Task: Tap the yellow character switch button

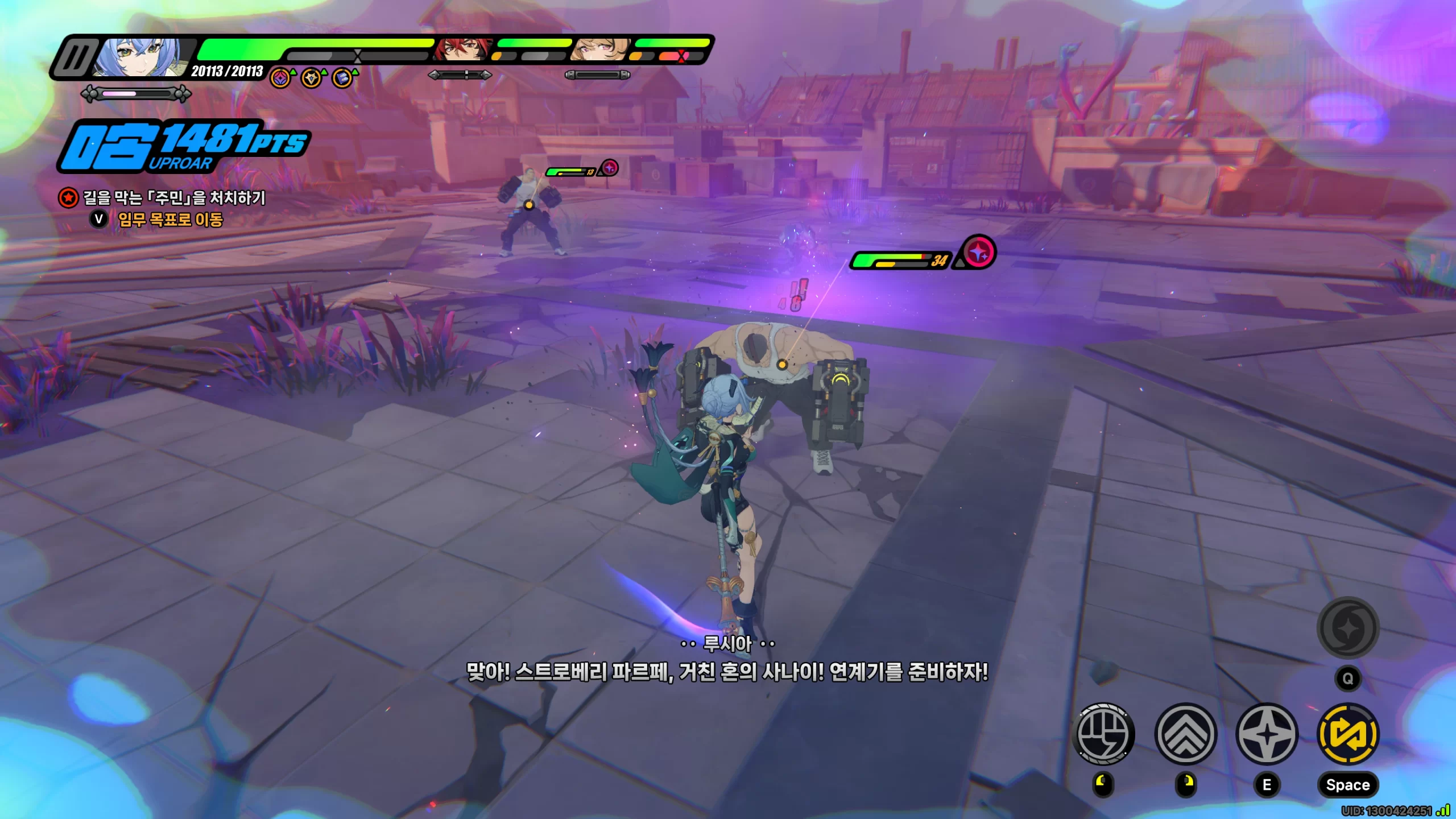Action: pyautogui.click(x=1348, y=733)
